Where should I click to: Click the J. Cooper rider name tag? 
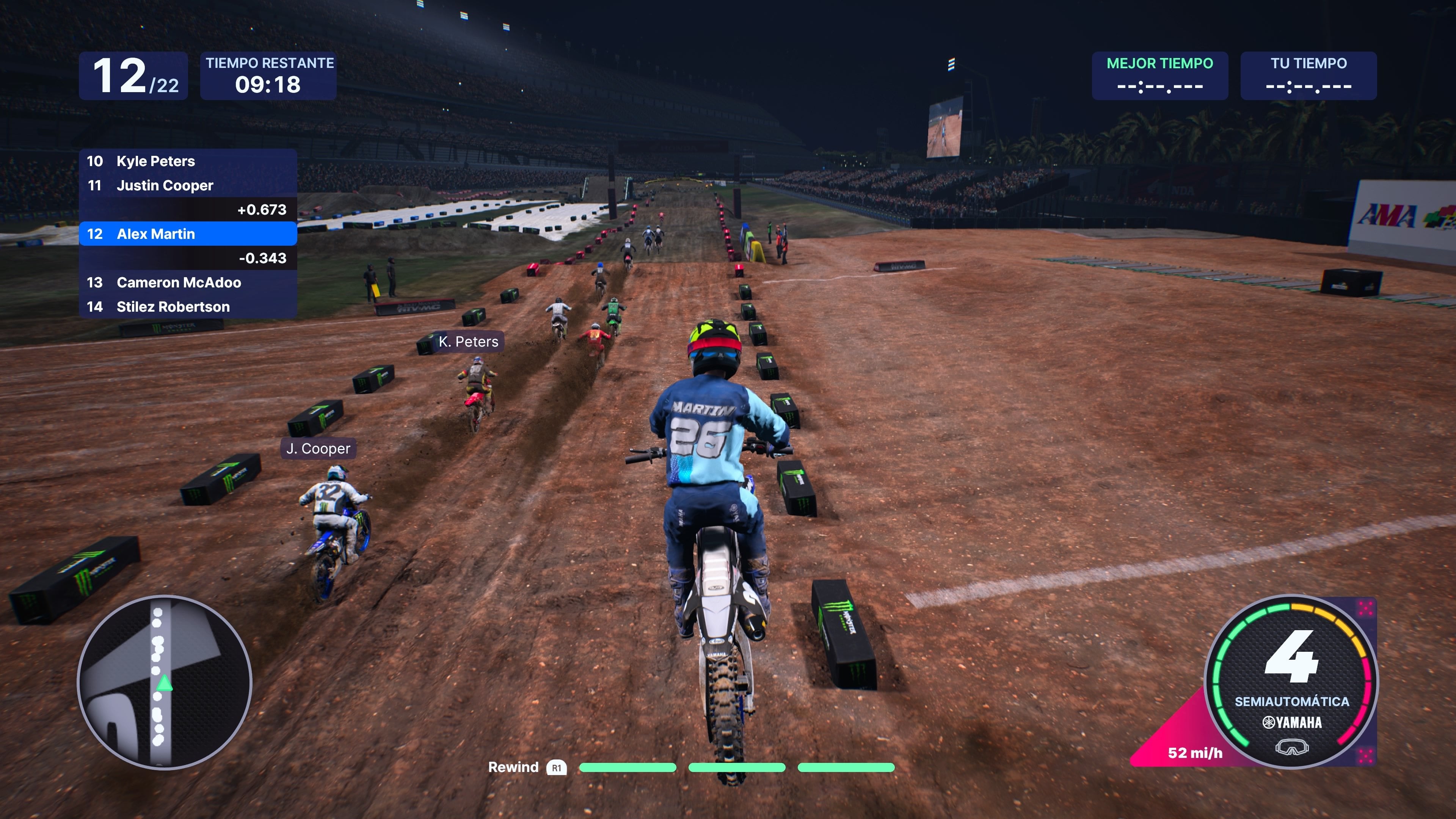point(318,449)
